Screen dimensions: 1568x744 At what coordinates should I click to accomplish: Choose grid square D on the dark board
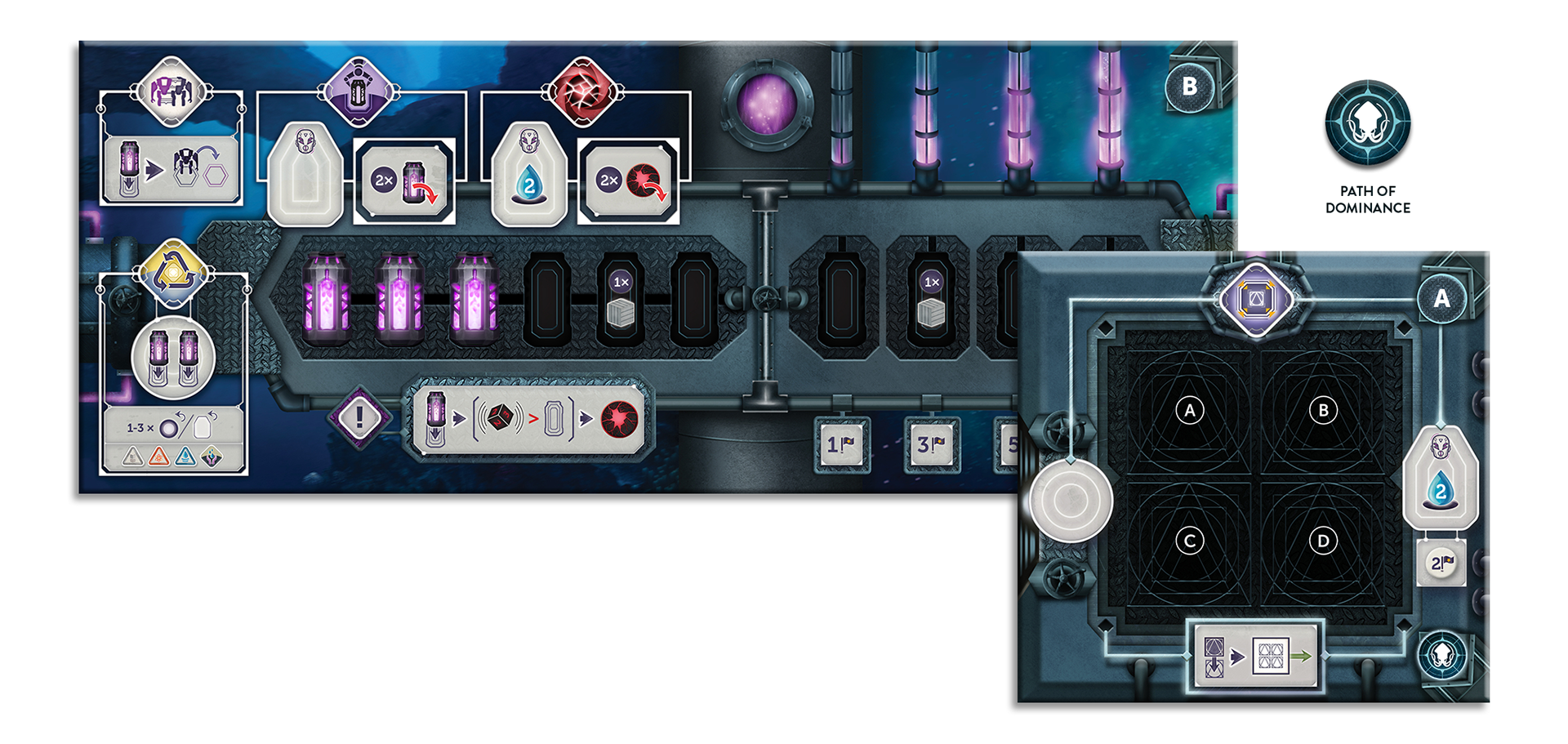pyautogui.click(x=1323, y=541)
